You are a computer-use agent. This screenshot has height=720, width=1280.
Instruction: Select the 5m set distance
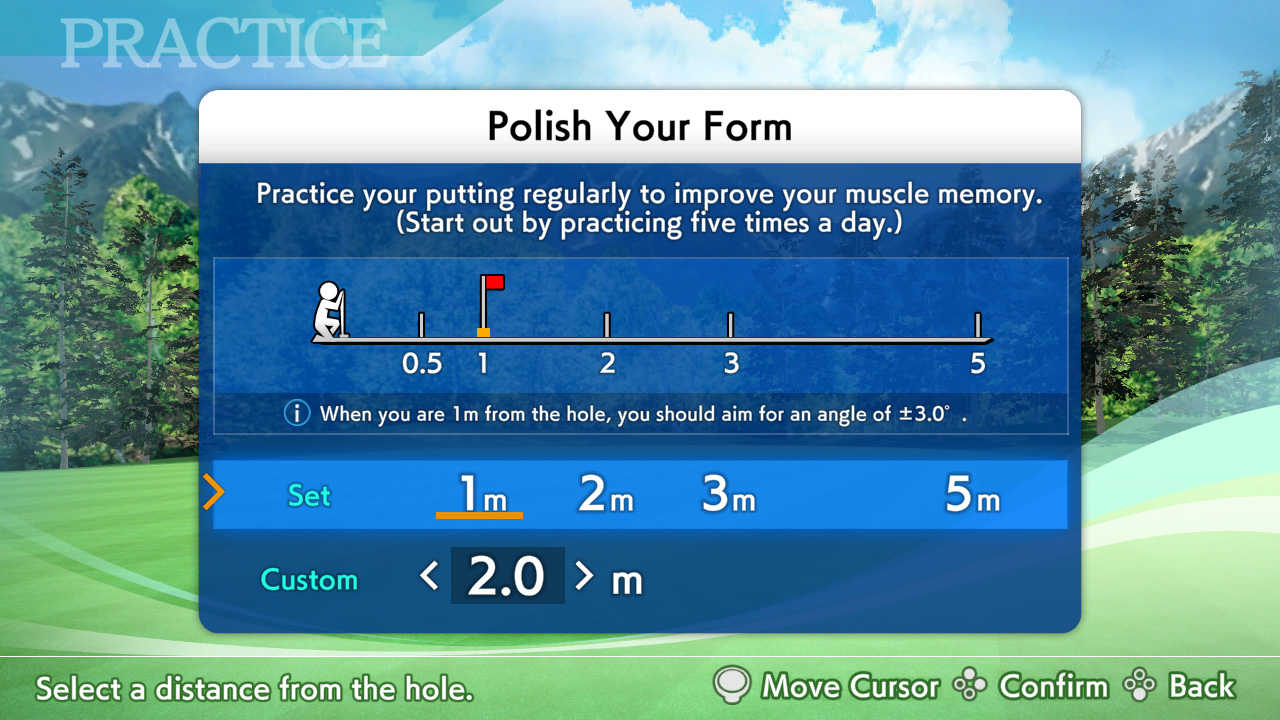[x=972, y=495]
